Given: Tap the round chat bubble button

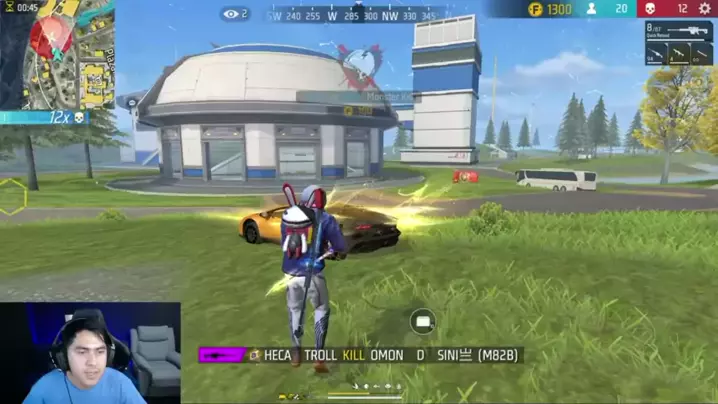Looking at the screenshot, I should [422, 321].
